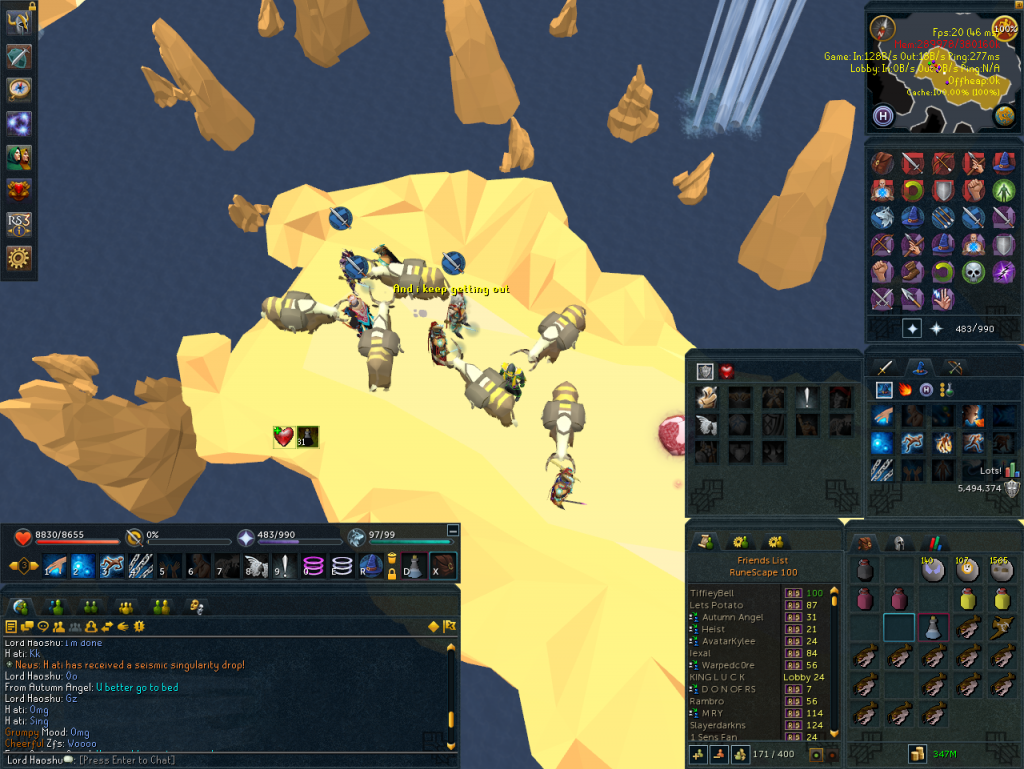Screen dimensions: 1024x769
Task: Switch to the melee abilities sword tab
Action: tap(883, 367)
